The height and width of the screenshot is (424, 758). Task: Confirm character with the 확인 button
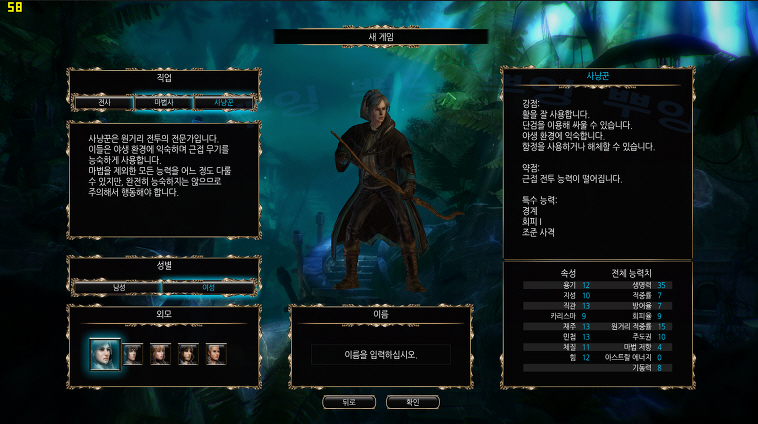tap(412, 402)
